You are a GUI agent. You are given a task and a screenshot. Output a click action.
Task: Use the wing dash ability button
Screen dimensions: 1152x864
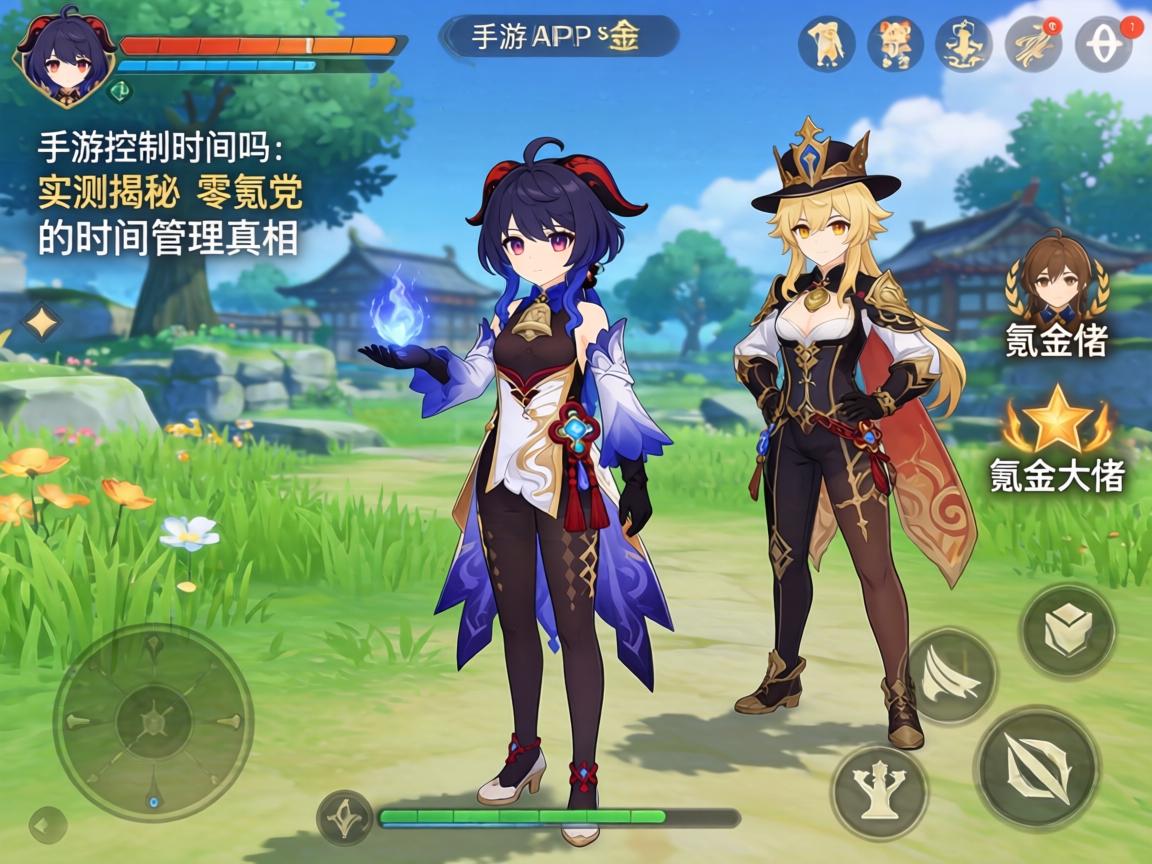tap(951, 676)
